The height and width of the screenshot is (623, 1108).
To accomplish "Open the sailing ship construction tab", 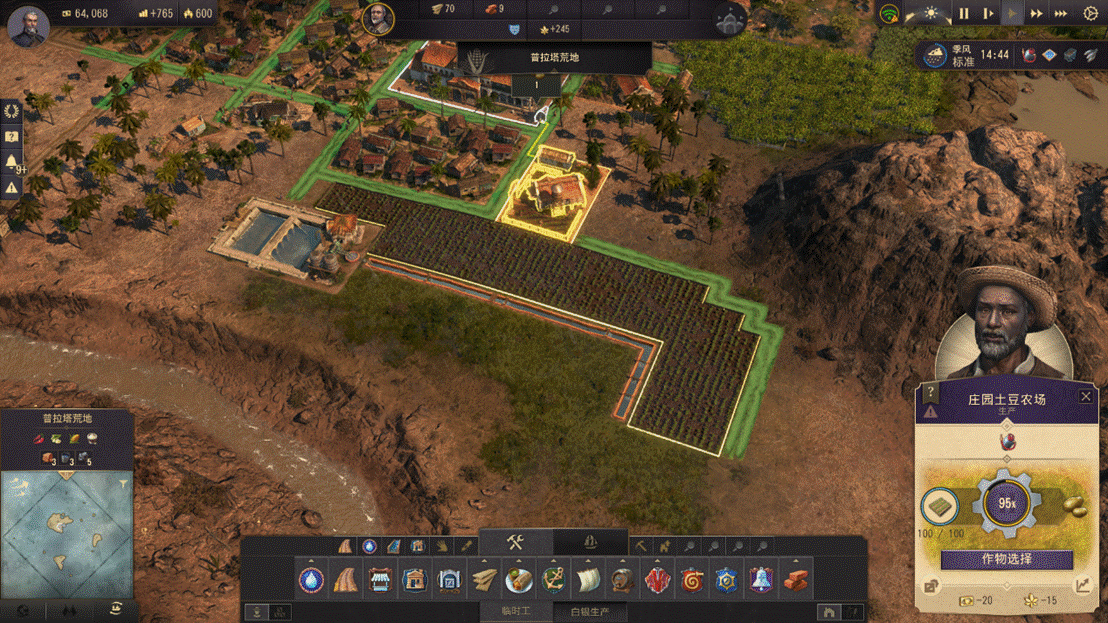I will (590, 543).
